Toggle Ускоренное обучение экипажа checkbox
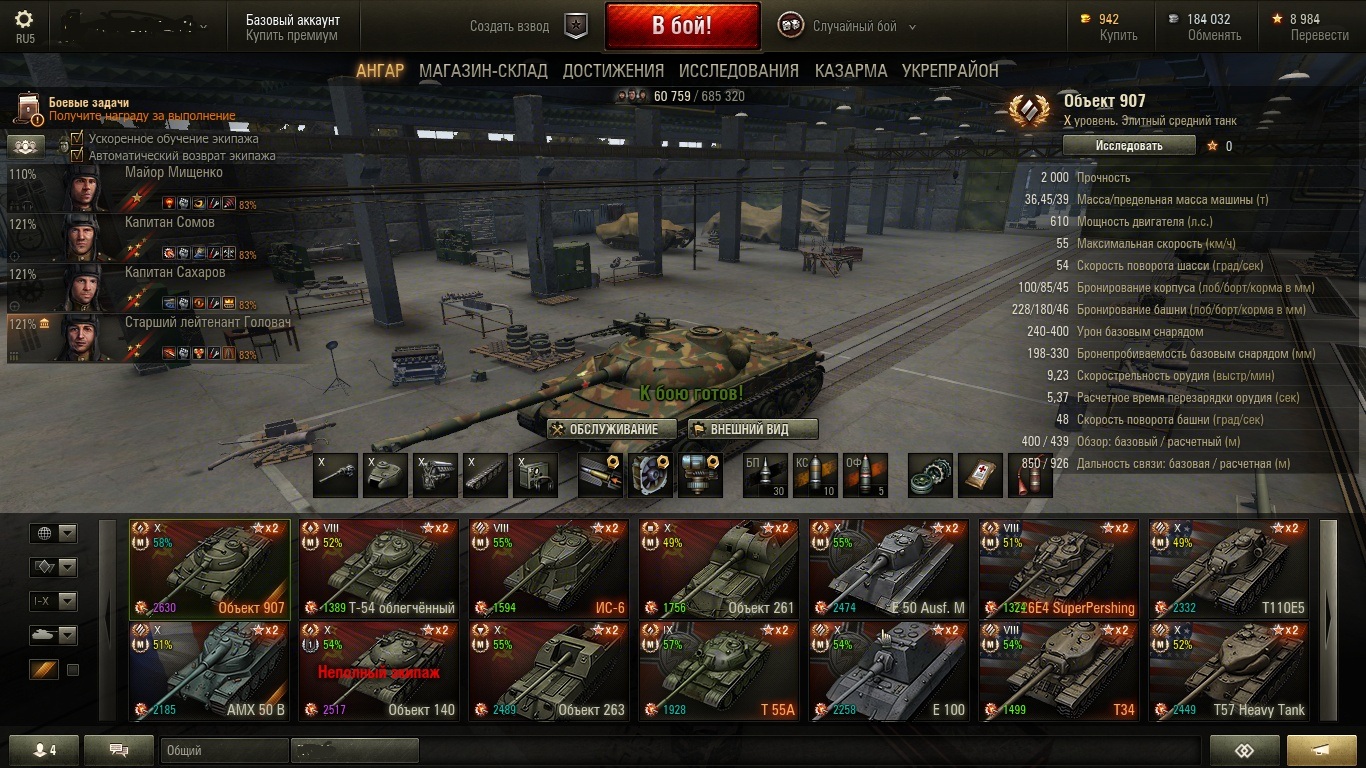 77,139
